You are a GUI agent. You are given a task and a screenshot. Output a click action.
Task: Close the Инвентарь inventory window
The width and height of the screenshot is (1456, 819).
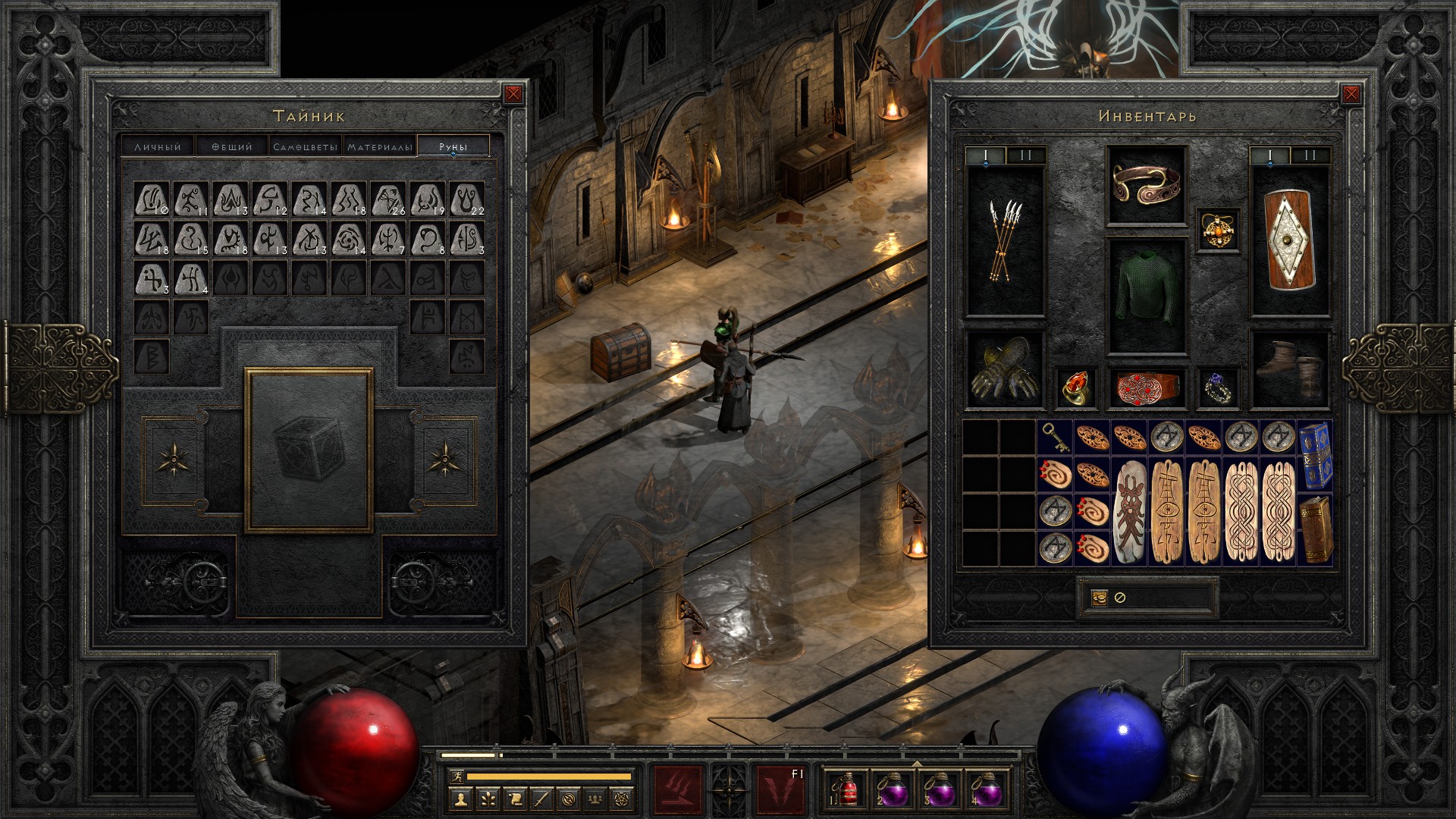pos(1351,94)
